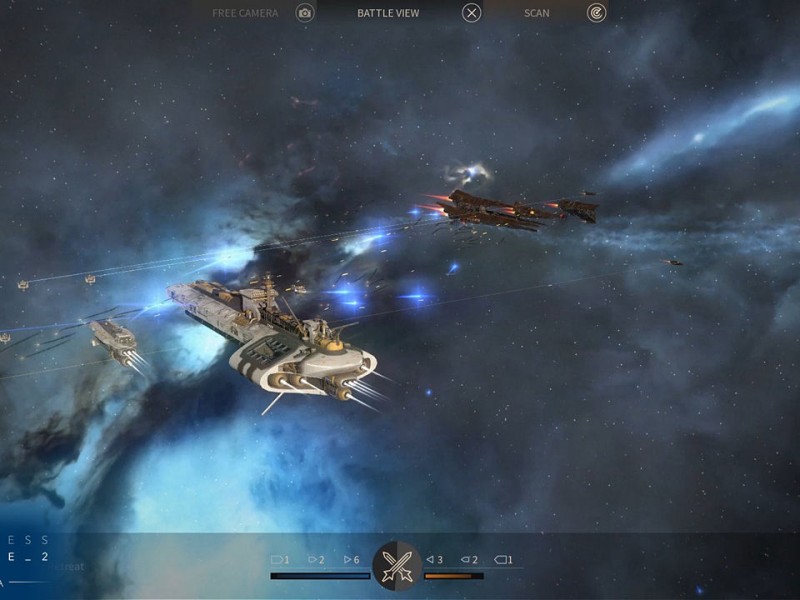Click the crossed swords battle emblem
This screenshot has height=600, width=800.
tap(397, 565)
